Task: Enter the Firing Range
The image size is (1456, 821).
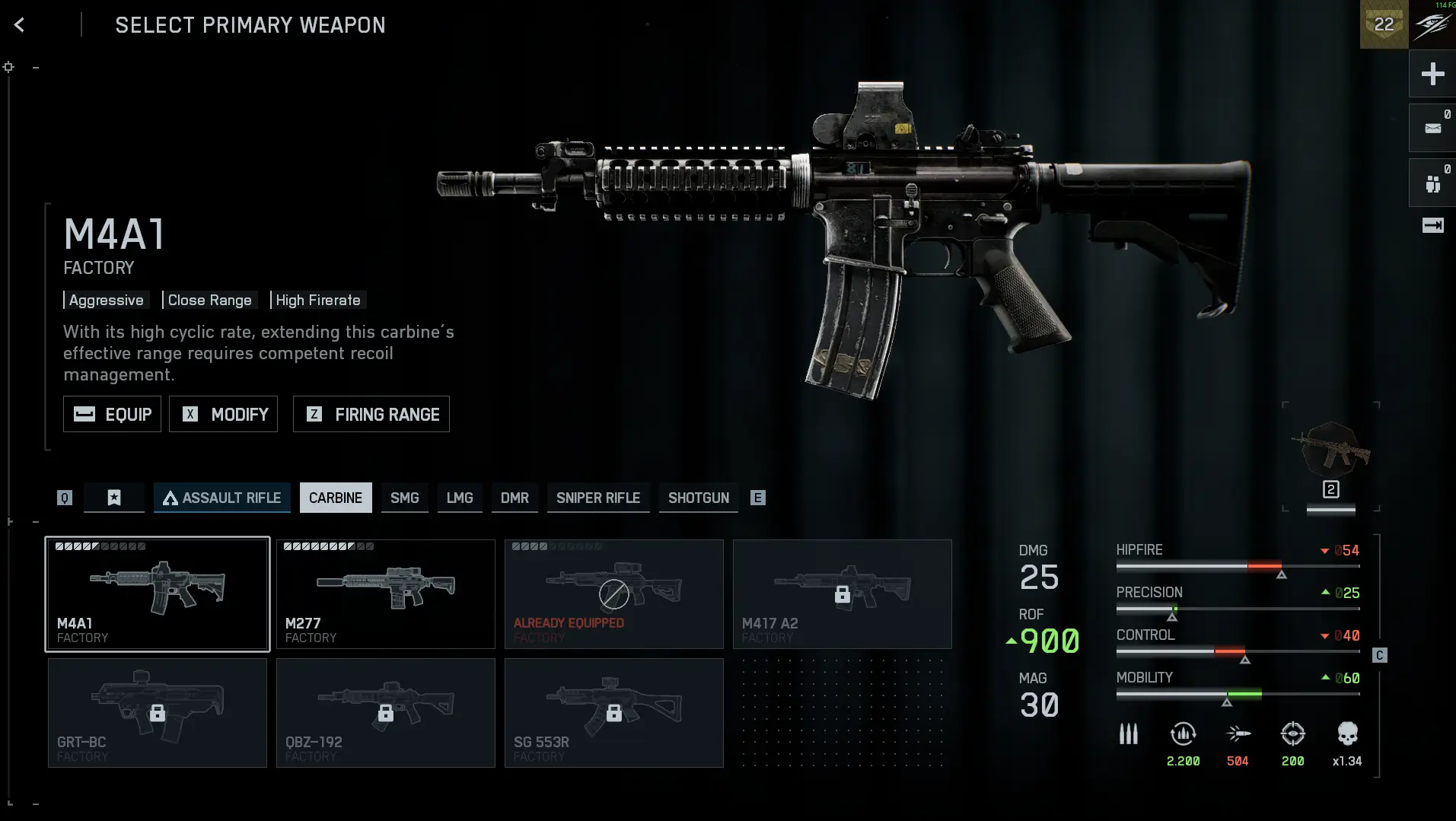Action: tap(371, 414)
